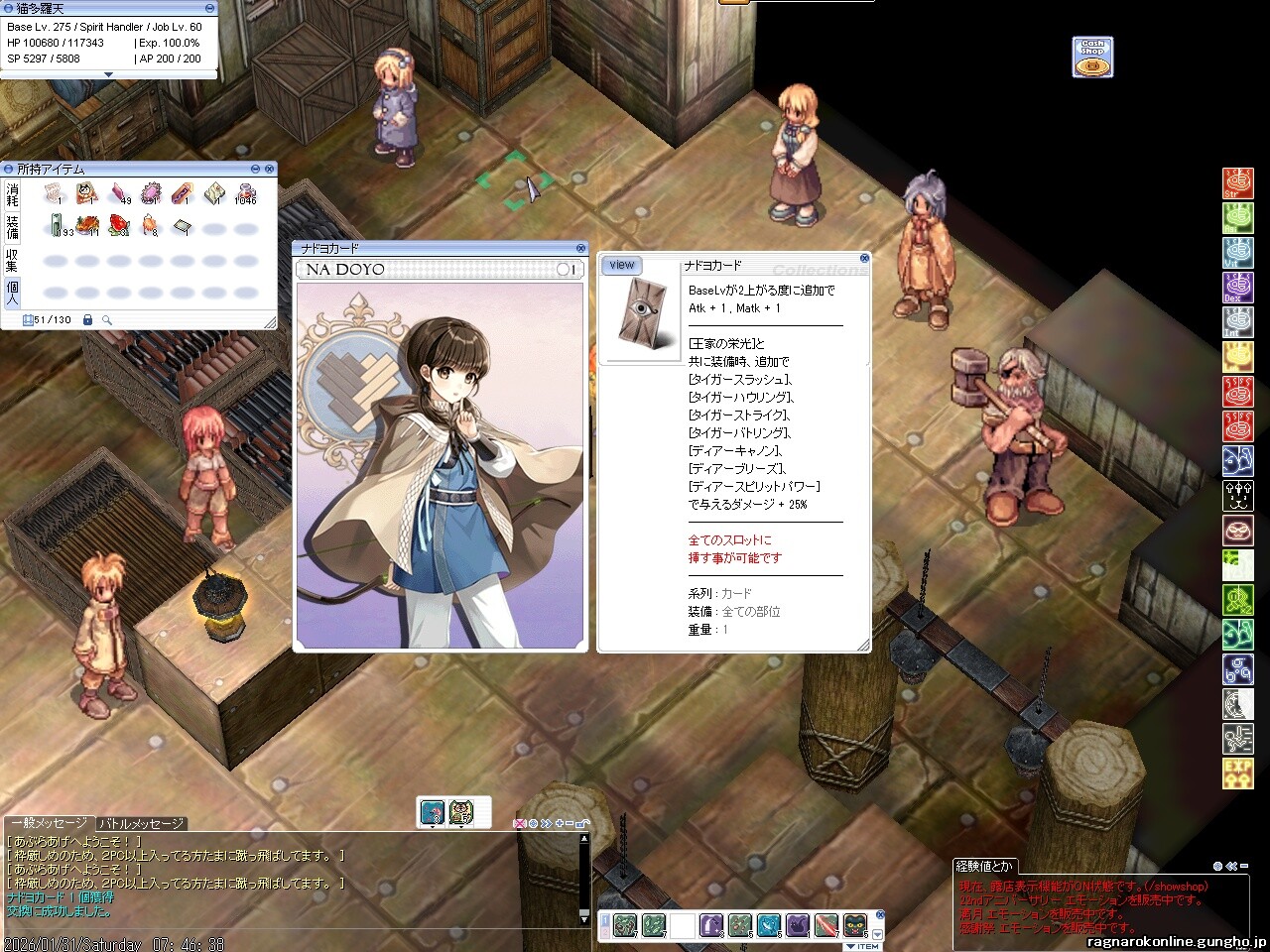This screenshot has height=952, width=1270.
Task: Click the view button on card description
Action: (622, 265)
